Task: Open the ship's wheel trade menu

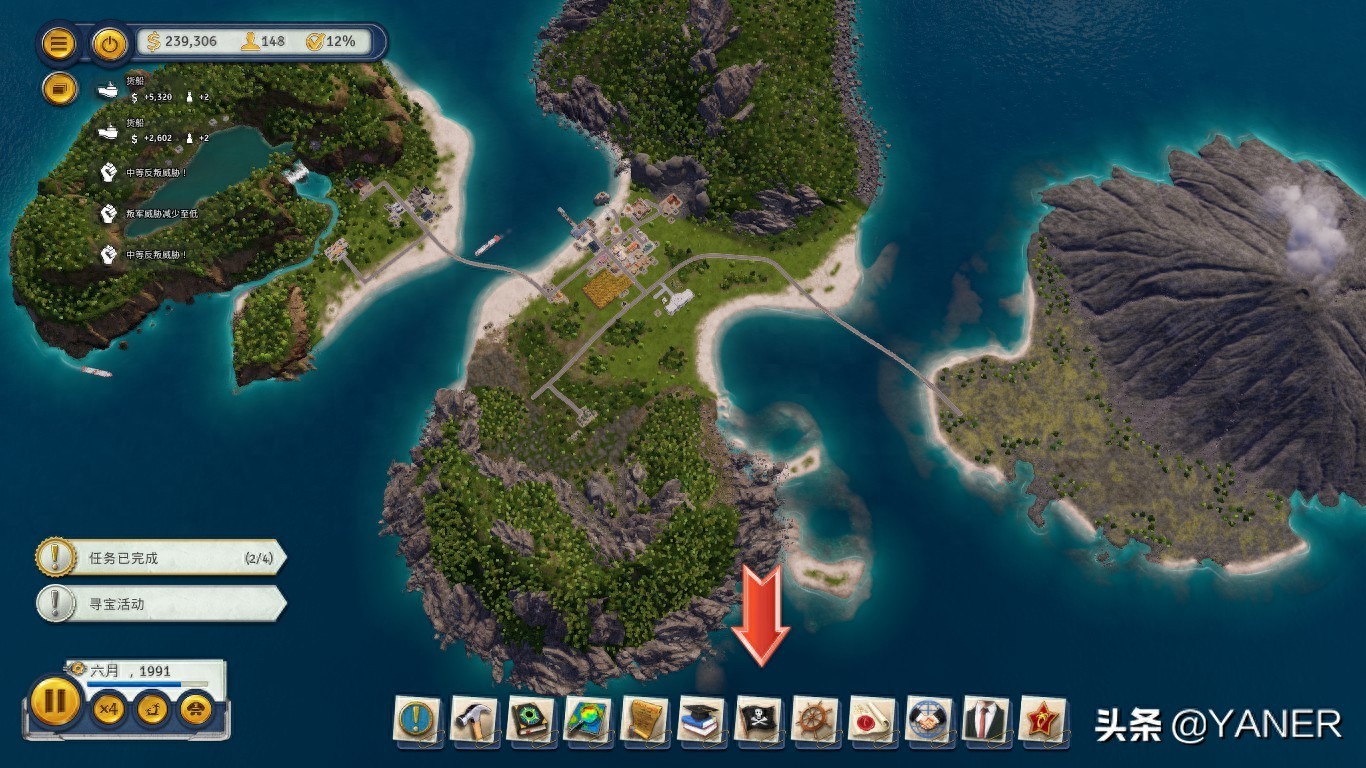Action: tap(815, 719)
